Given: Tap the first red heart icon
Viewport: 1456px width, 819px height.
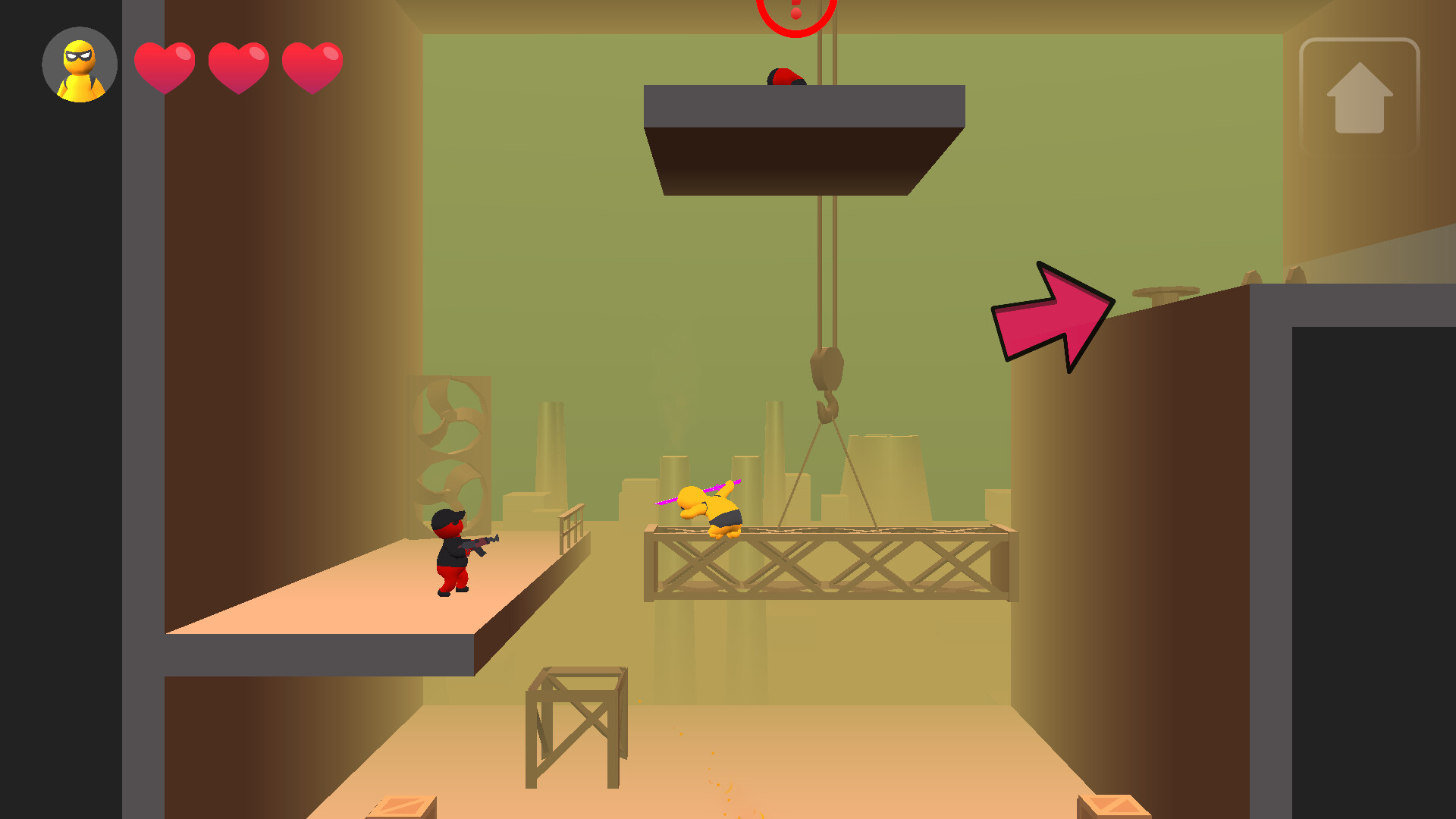Looking at the screenshot, I should coord(165,67).
